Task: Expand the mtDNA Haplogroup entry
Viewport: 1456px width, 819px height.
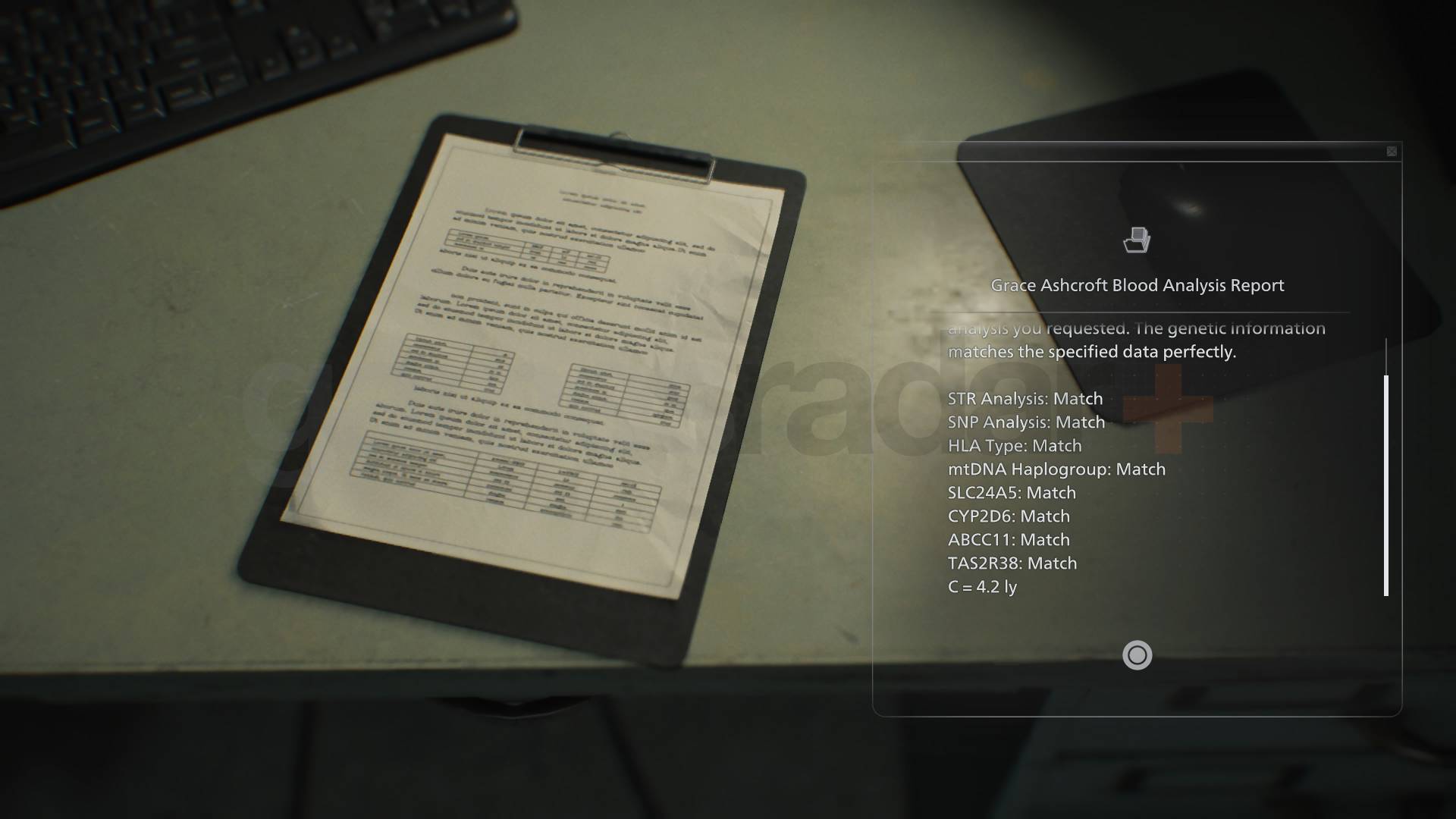Action: click(1056, 469)
